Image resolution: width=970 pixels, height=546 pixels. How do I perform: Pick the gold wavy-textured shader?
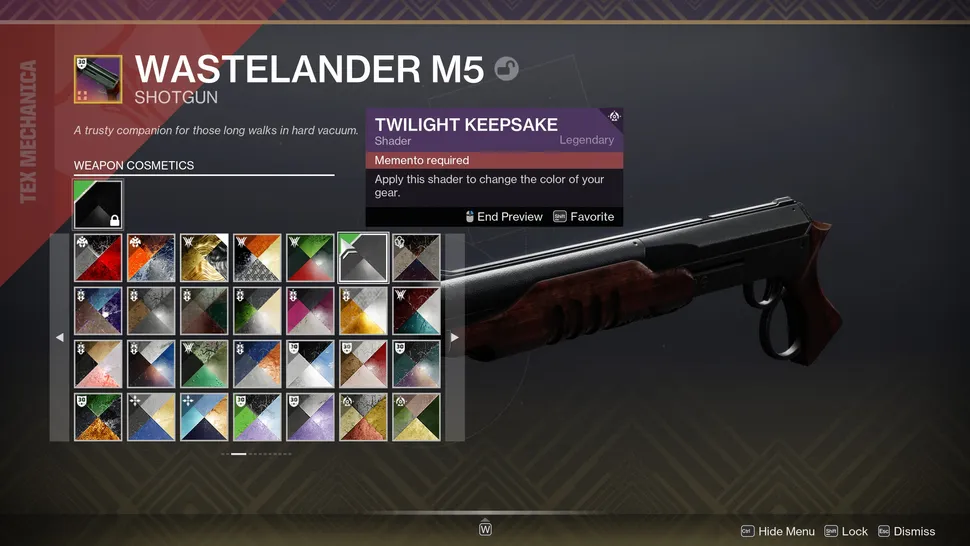pos(204,258)
